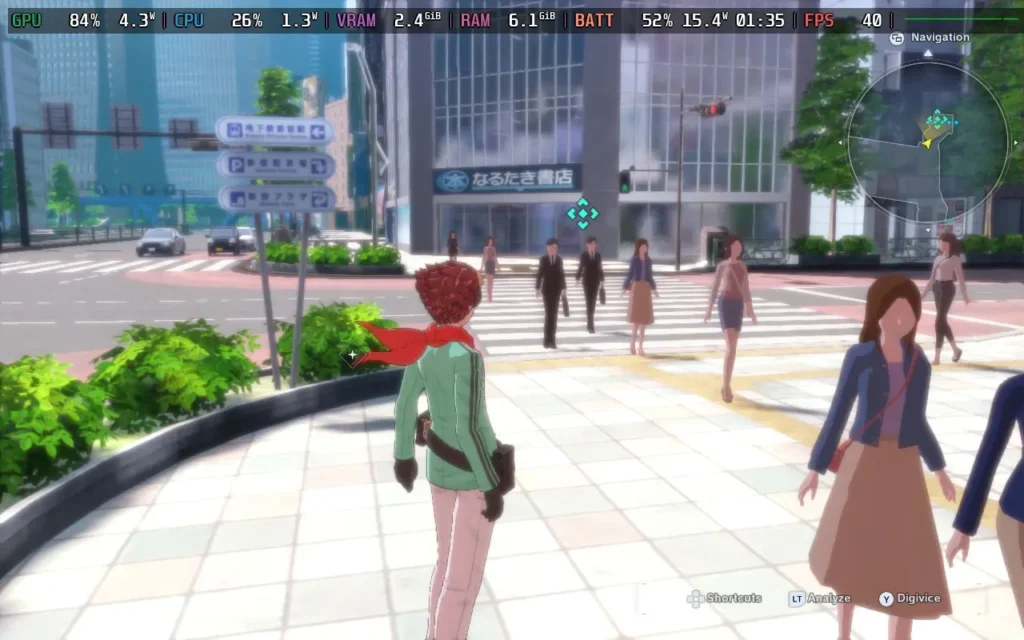Image resolution: width=1024 pixels, height=640 pixels.
Task: Select the teal waypoint marker over the crosswalk
Action: pos(582,212)
